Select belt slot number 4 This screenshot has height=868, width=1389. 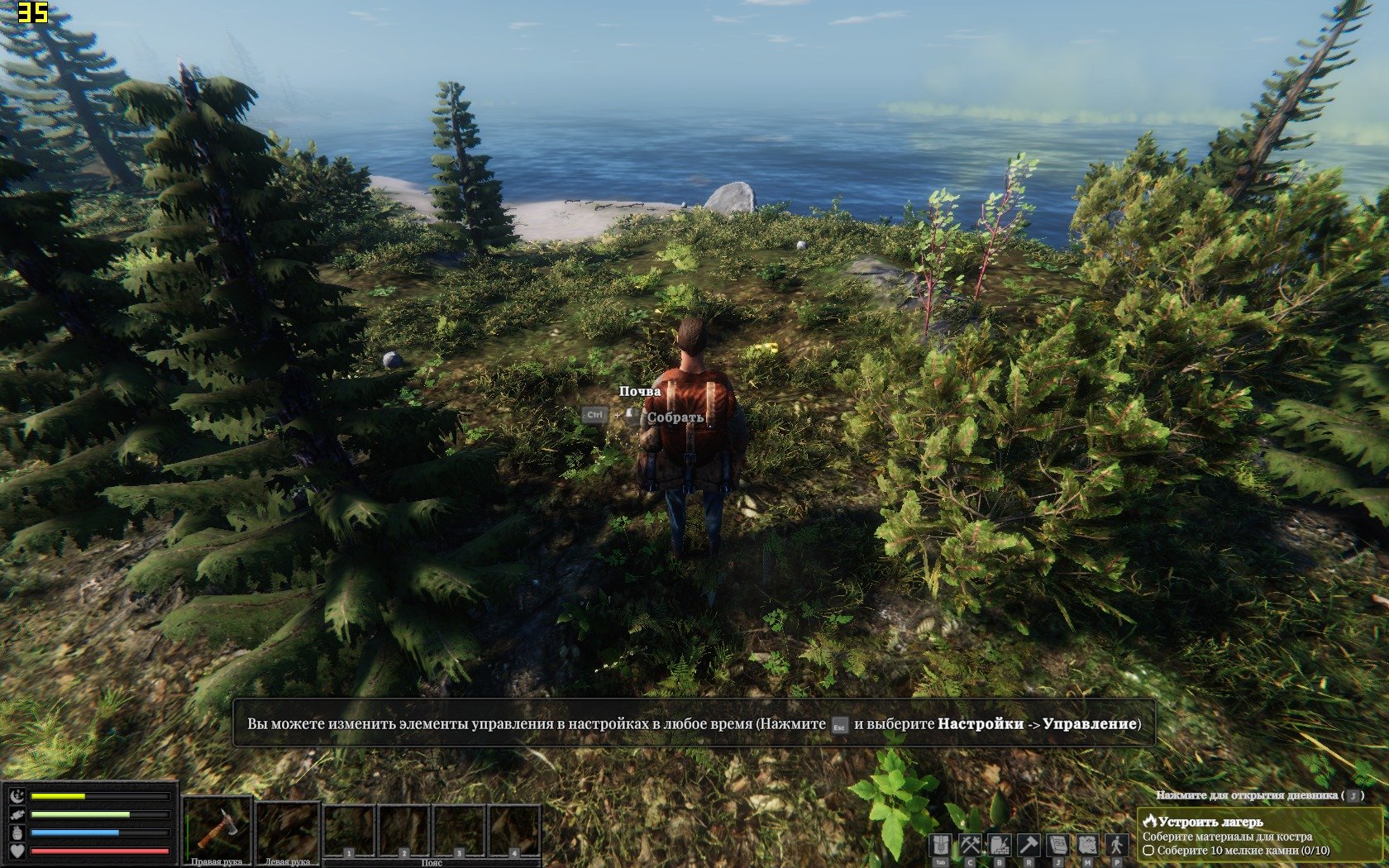513,831
